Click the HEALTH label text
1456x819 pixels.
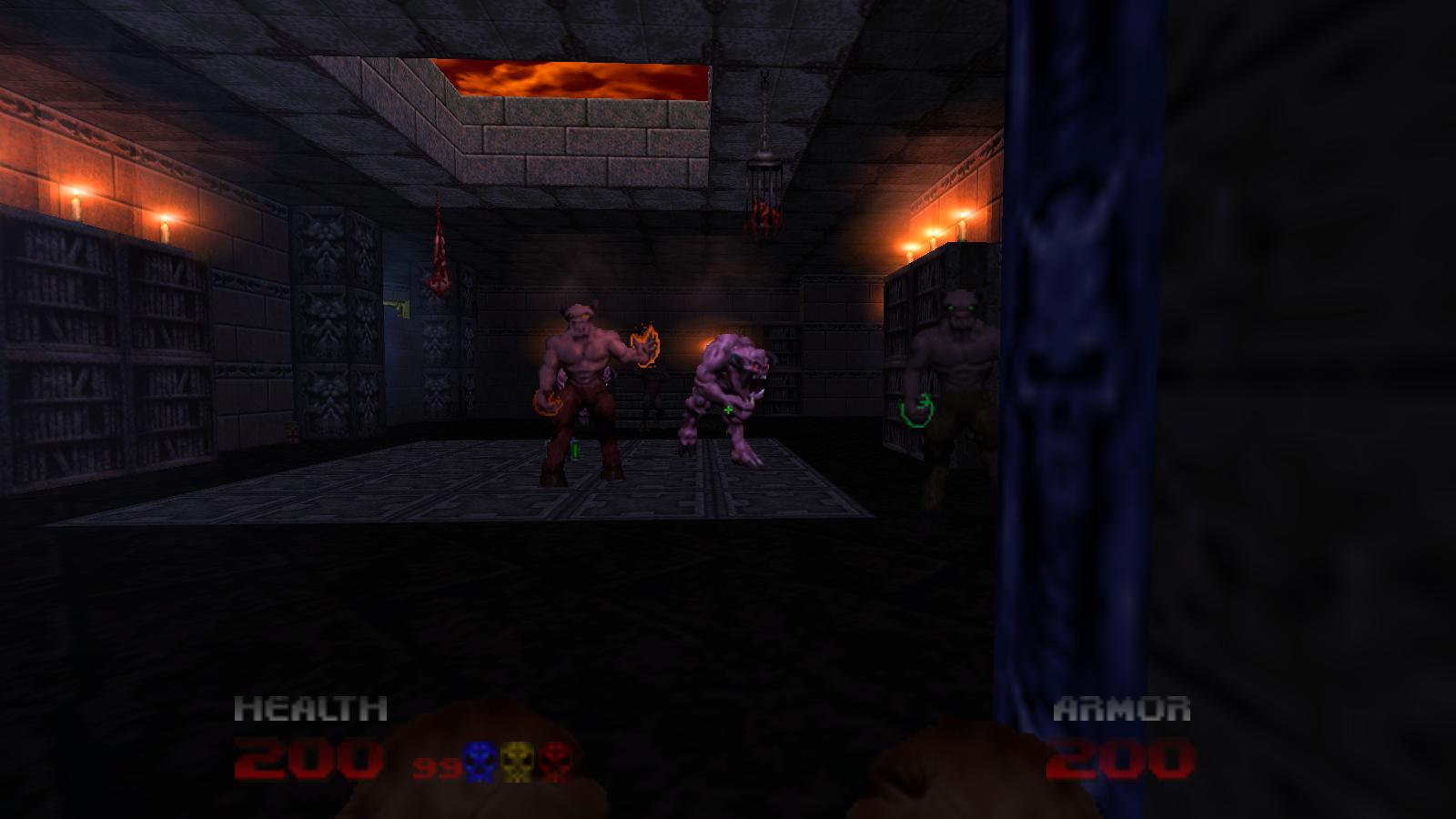point(309,707)
